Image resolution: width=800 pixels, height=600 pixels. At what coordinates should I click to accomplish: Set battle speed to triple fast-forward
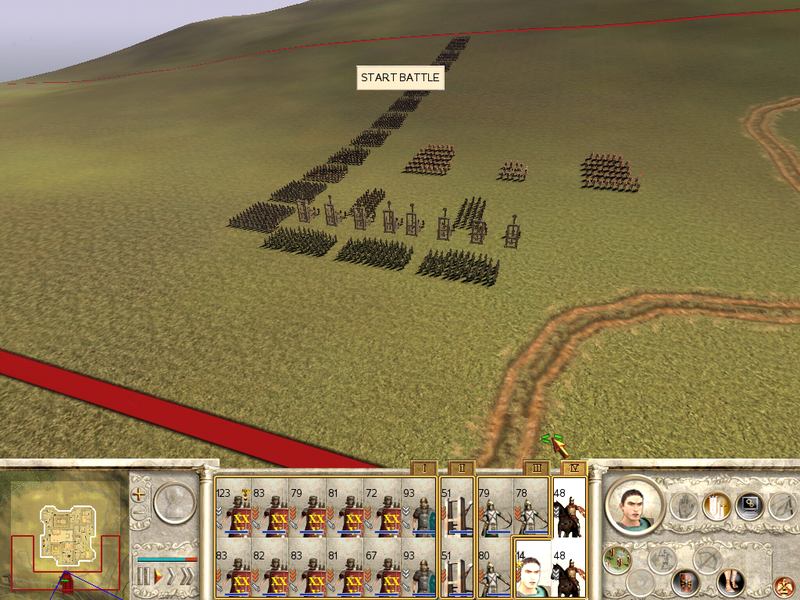pyautogui.click(x=187, y=577)
